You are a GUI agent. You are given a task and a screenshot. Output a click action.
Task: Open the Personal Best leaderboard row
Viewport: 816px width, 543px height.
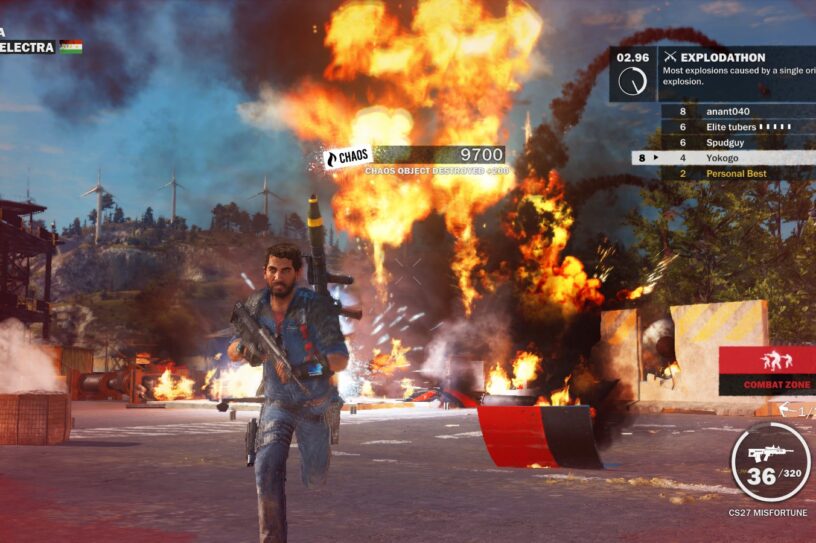click(737, 173)
